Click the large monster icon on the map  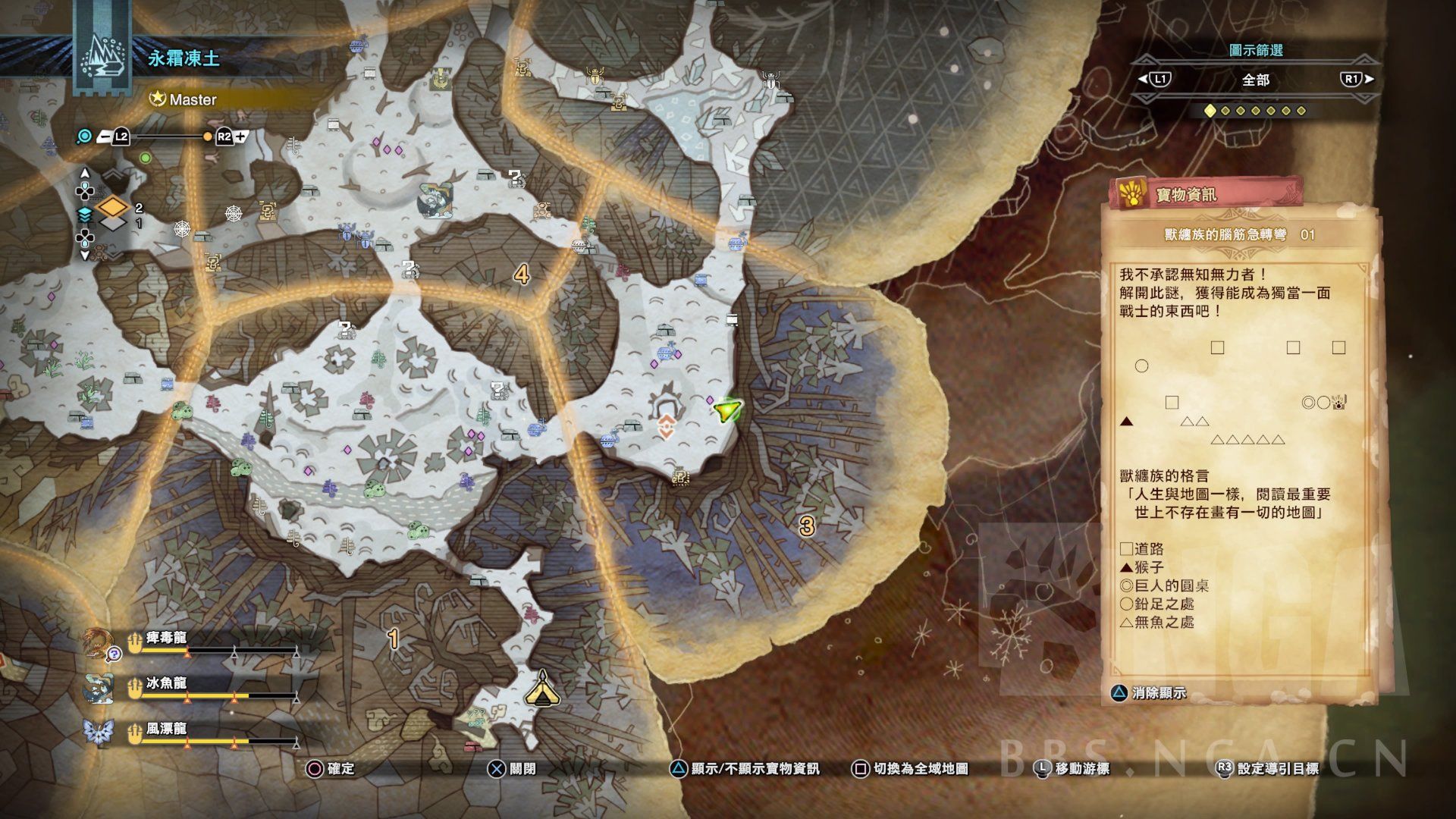435,201
